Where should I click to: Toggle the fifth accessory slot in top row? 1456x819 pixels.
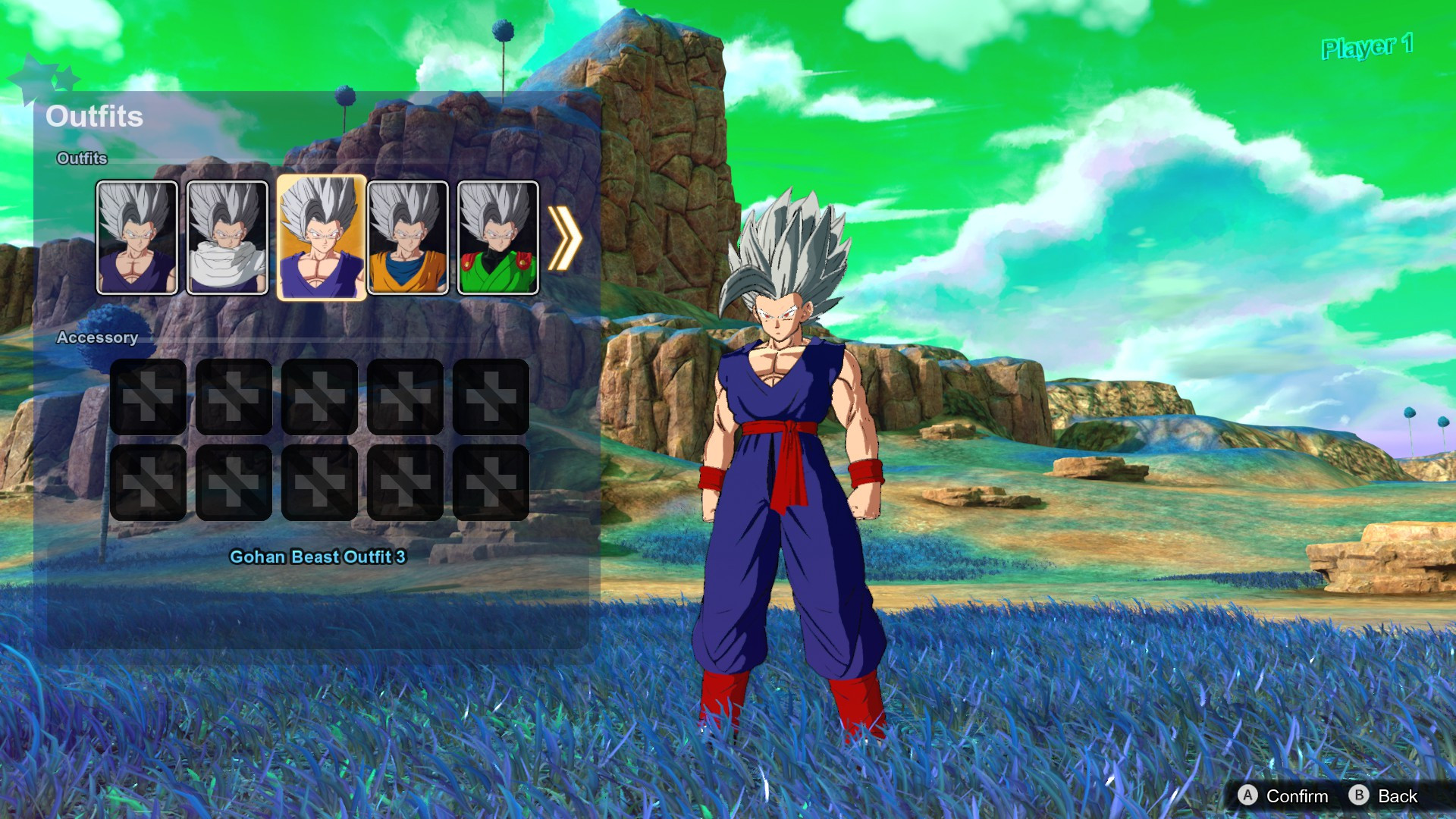click(x=490, y=395)
